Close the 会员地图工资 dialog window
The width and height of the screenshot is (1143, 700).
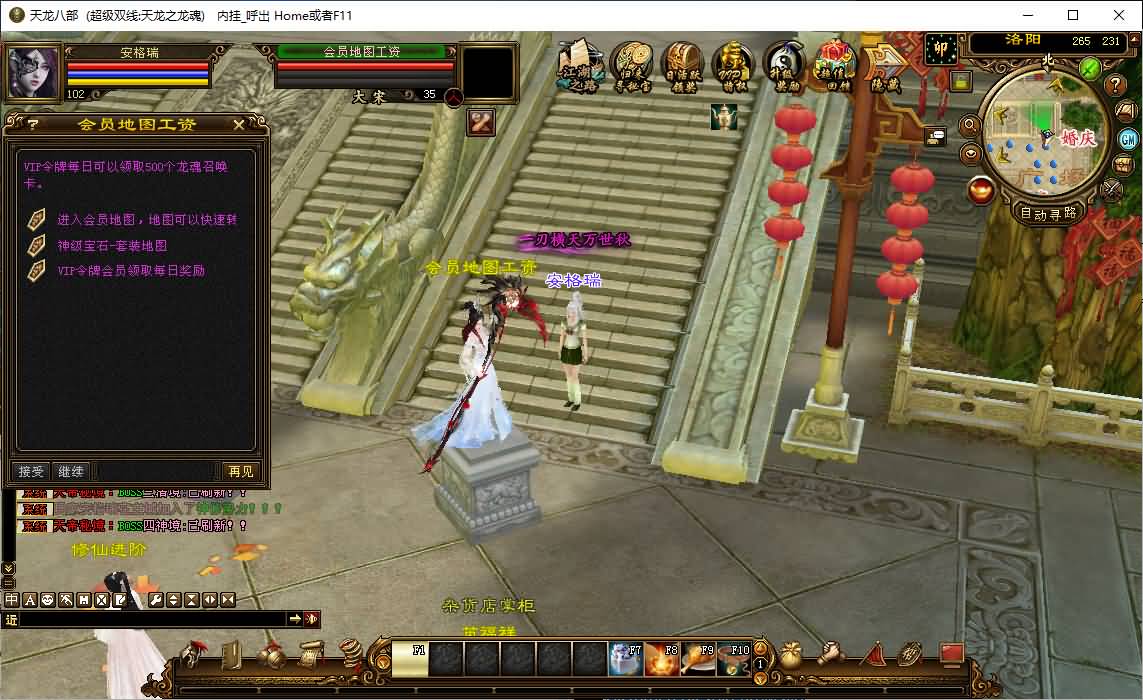[x=238, y=125]
